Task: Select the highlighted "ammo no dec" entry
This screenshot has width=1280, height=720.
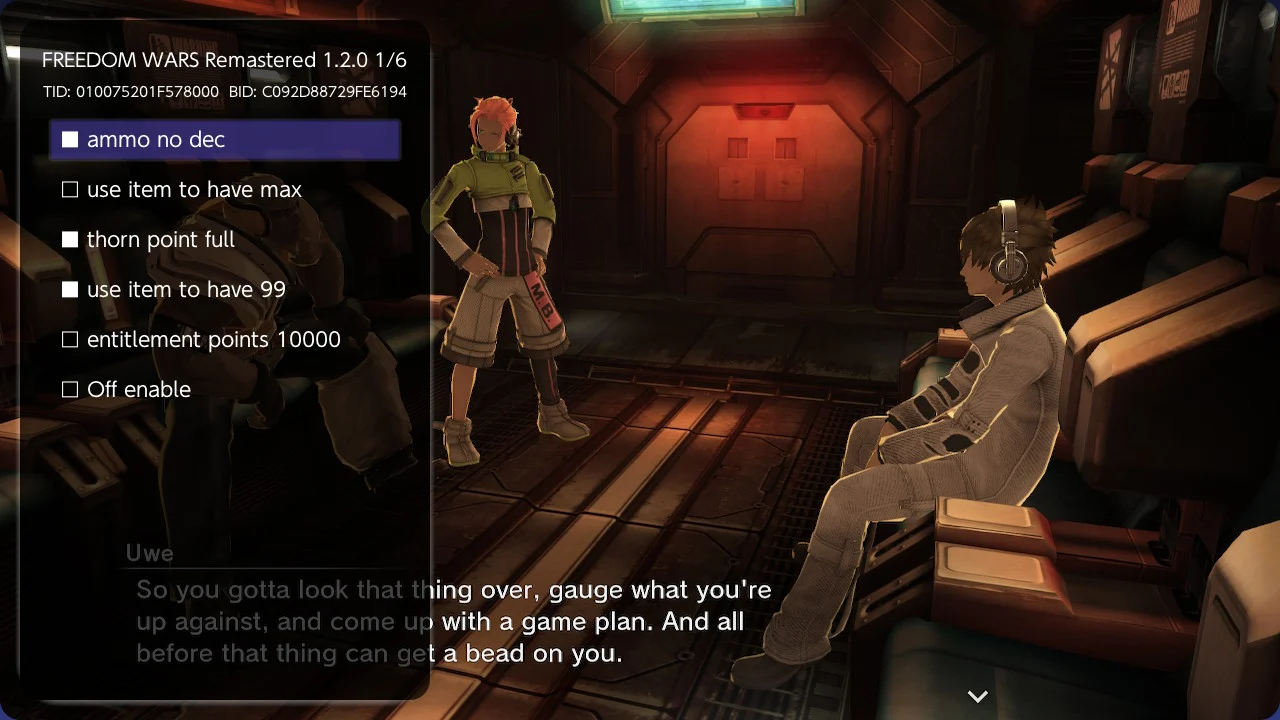Action: tap(224, 140)
